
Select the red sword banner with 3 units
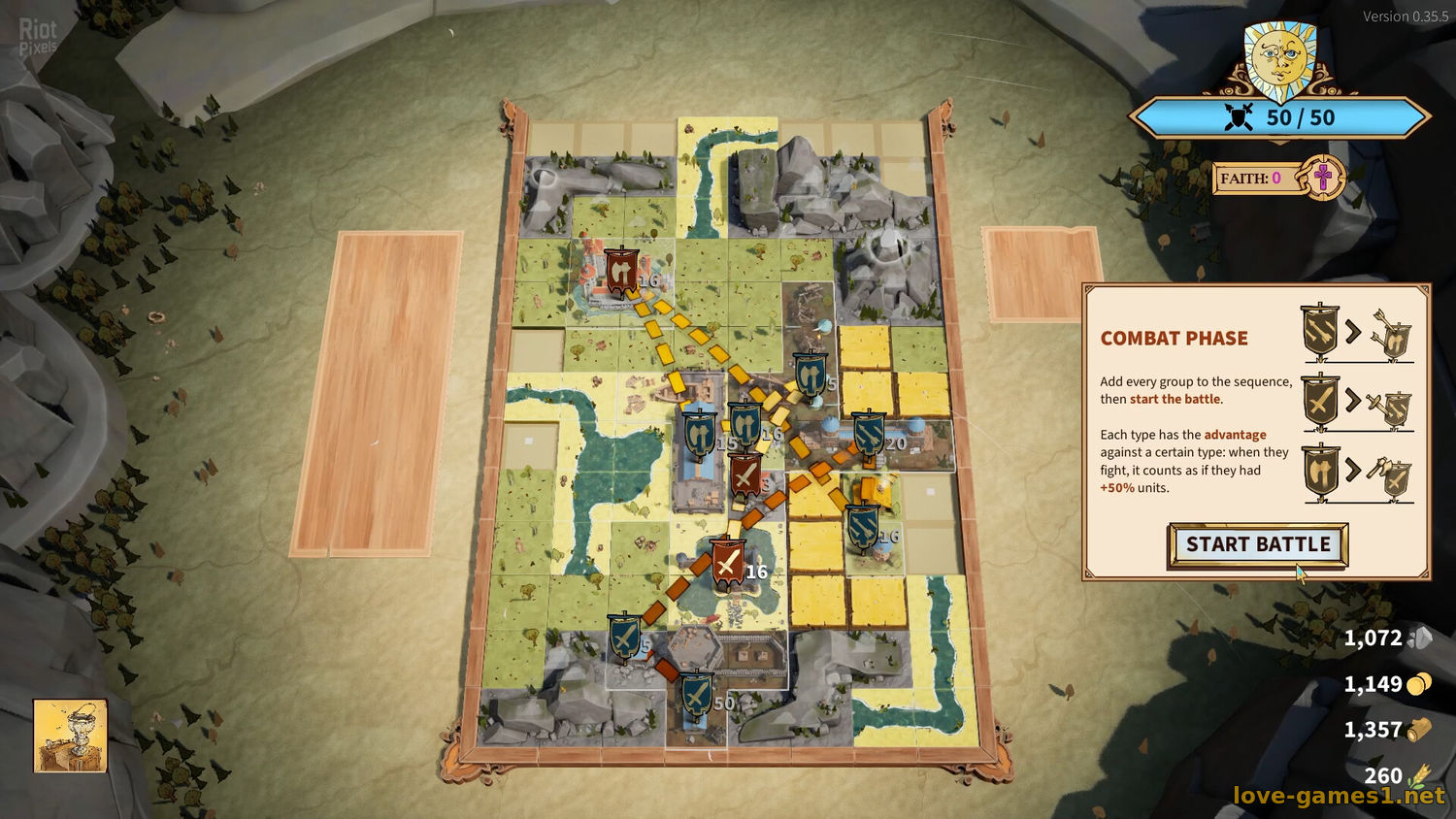[x=745, y=474]
